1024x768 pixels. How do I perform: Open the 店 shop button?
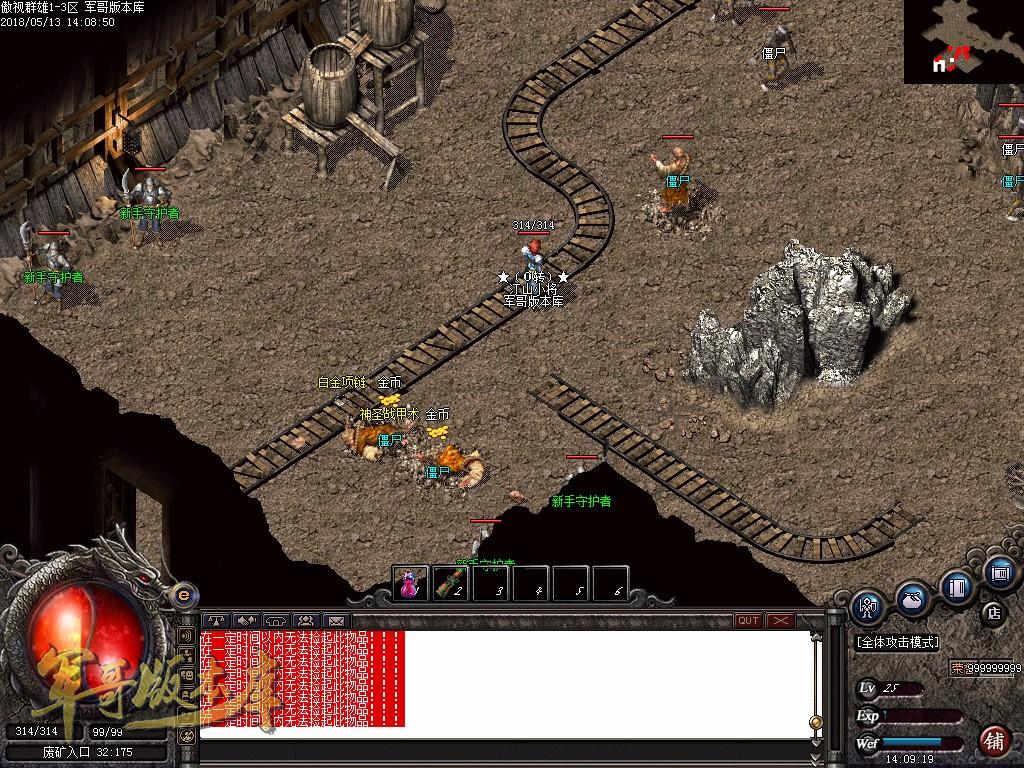(994, 612)
